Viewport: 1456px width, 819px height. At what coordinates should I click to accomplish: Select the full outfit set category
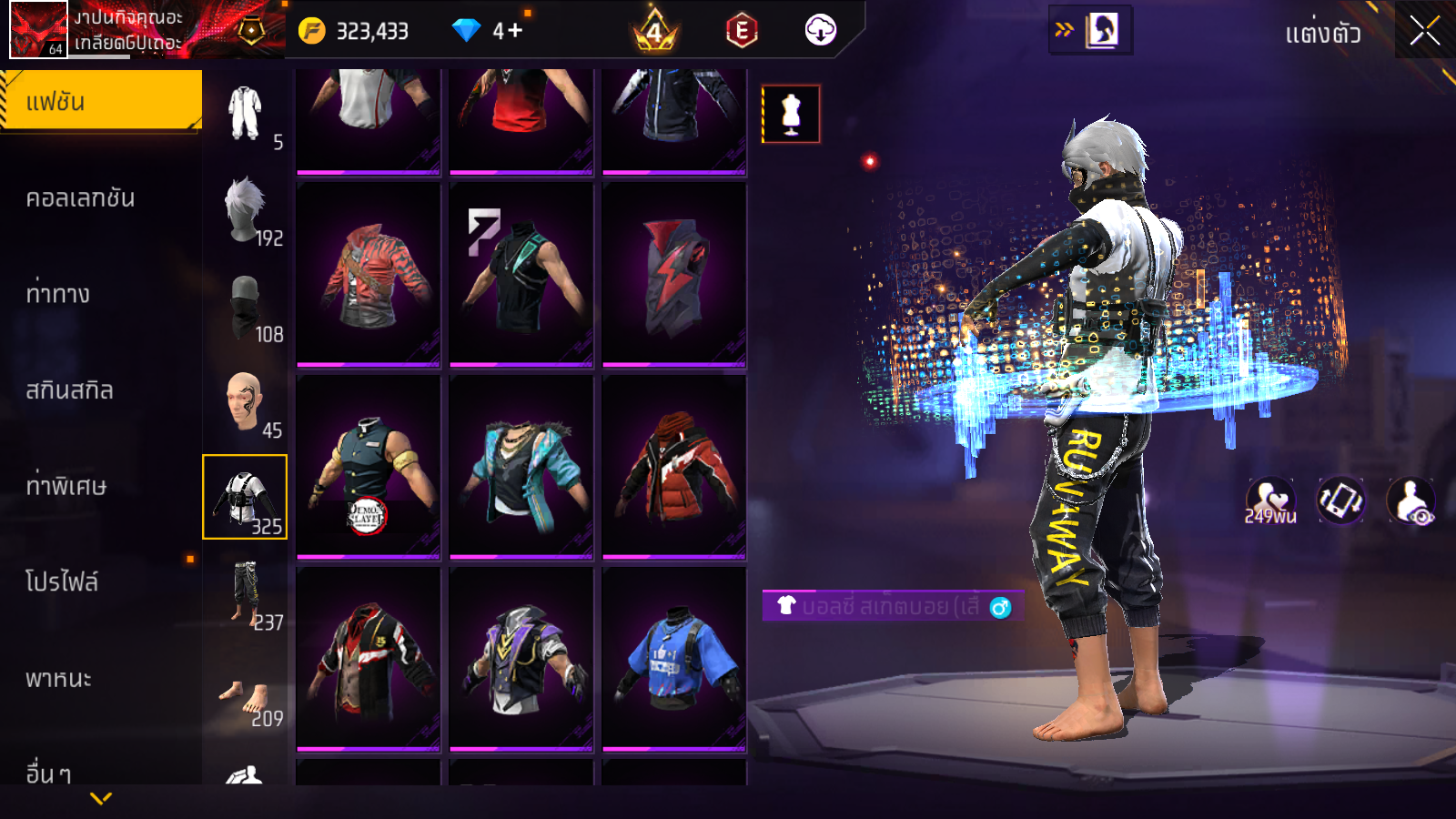pyautogui.click(x=246, y=115)
